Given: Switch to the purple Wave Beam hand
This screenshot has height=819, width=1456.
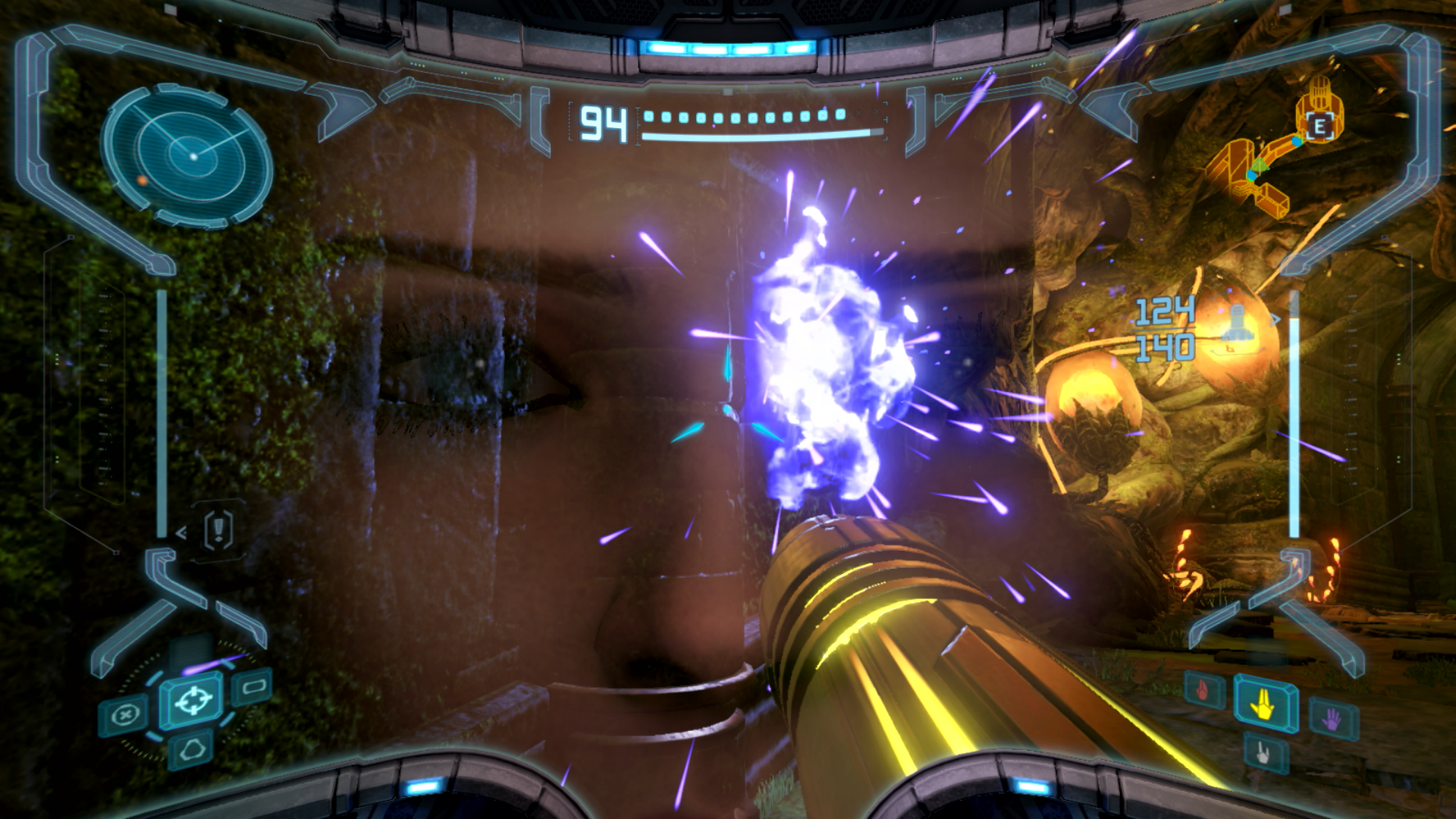Looking at the screenshot, I should [x=1332, y=717].
